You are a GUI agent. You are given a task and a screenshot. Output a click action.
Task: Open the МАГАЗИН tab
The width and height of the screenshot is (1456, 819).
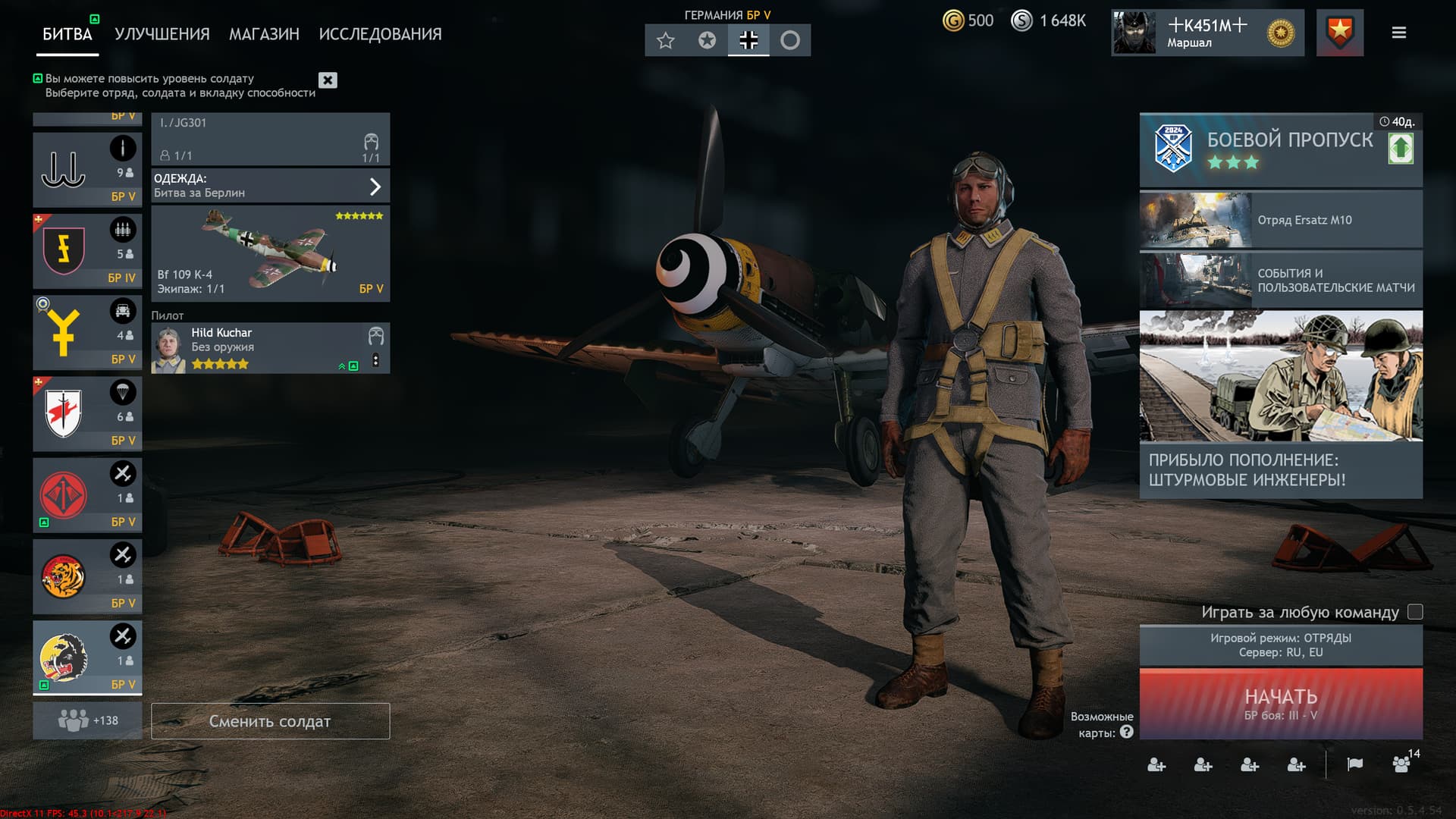[x=264, y=34]
